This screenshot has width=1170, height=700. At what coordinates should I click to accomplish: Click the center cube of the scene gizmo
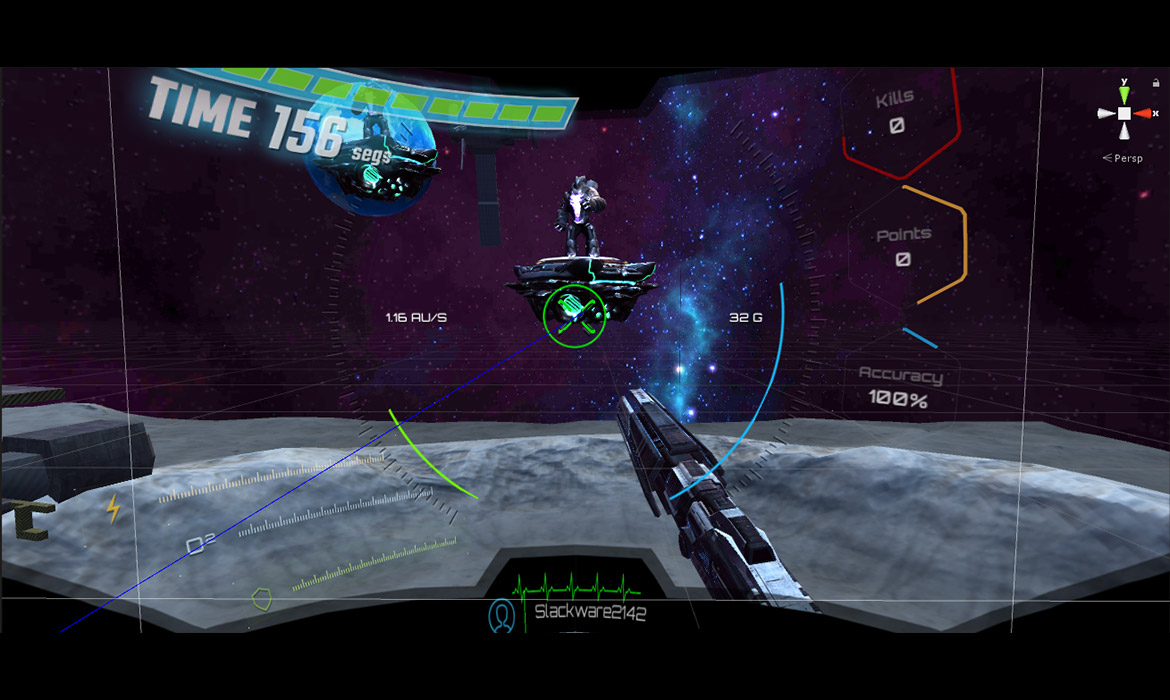pyautogui.click(x=1124, y=114)
